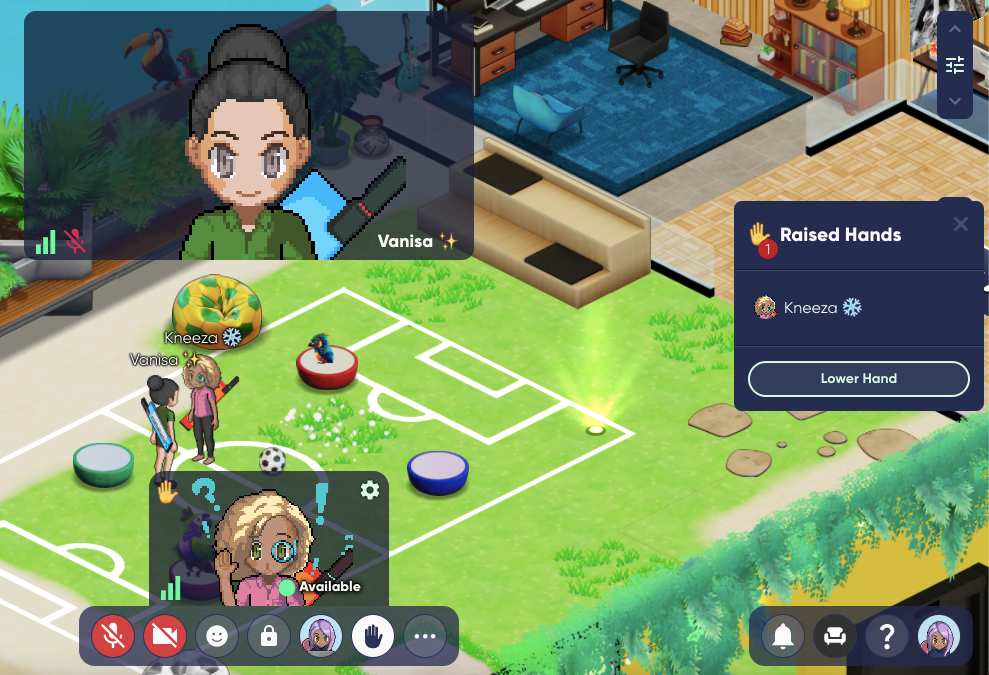Click the Available status indicator

coord(320,587)
